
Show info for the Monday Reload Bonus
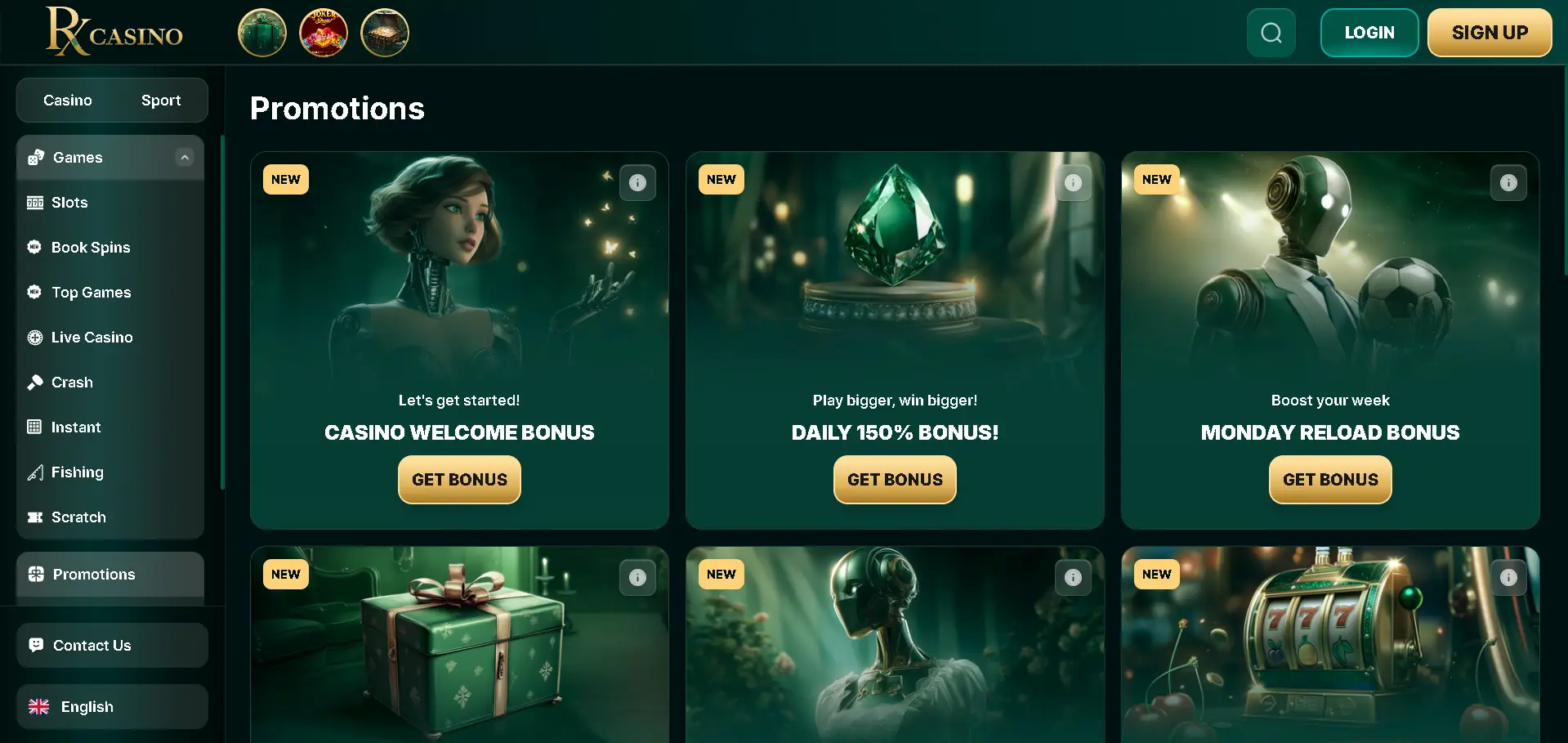[1508, 182]
